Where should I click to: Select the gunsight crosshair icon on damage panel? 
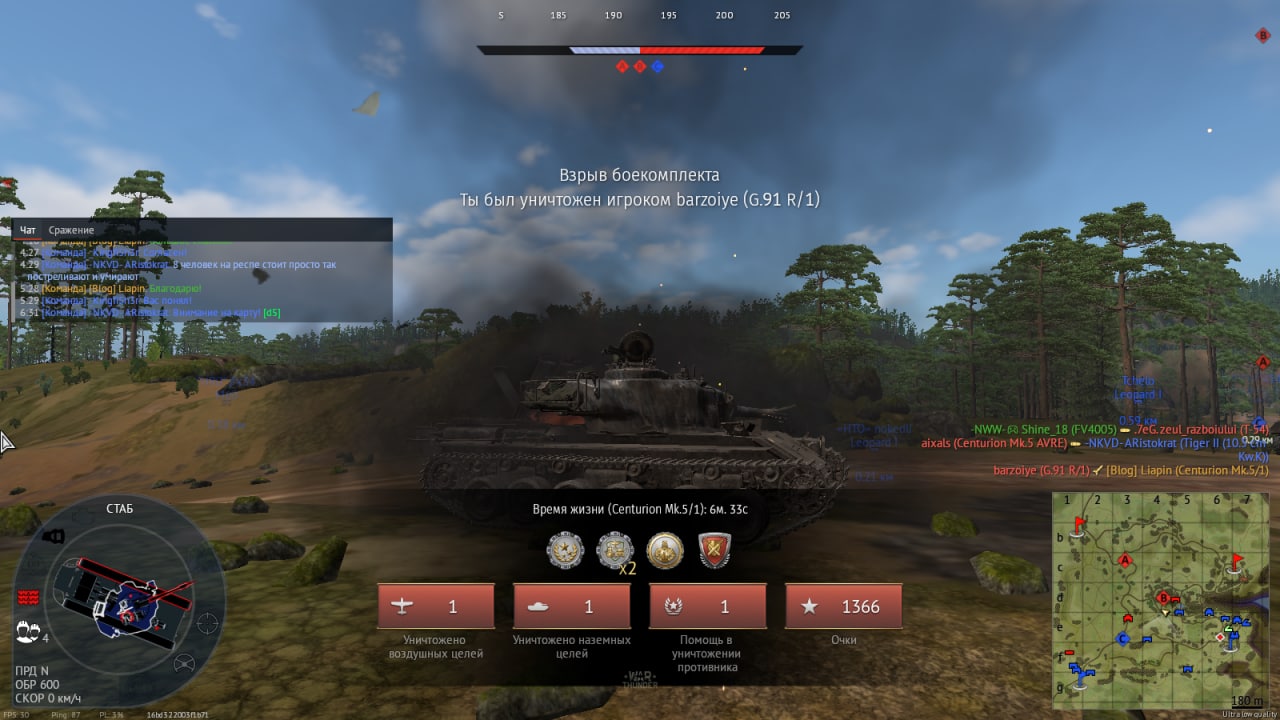207,622
